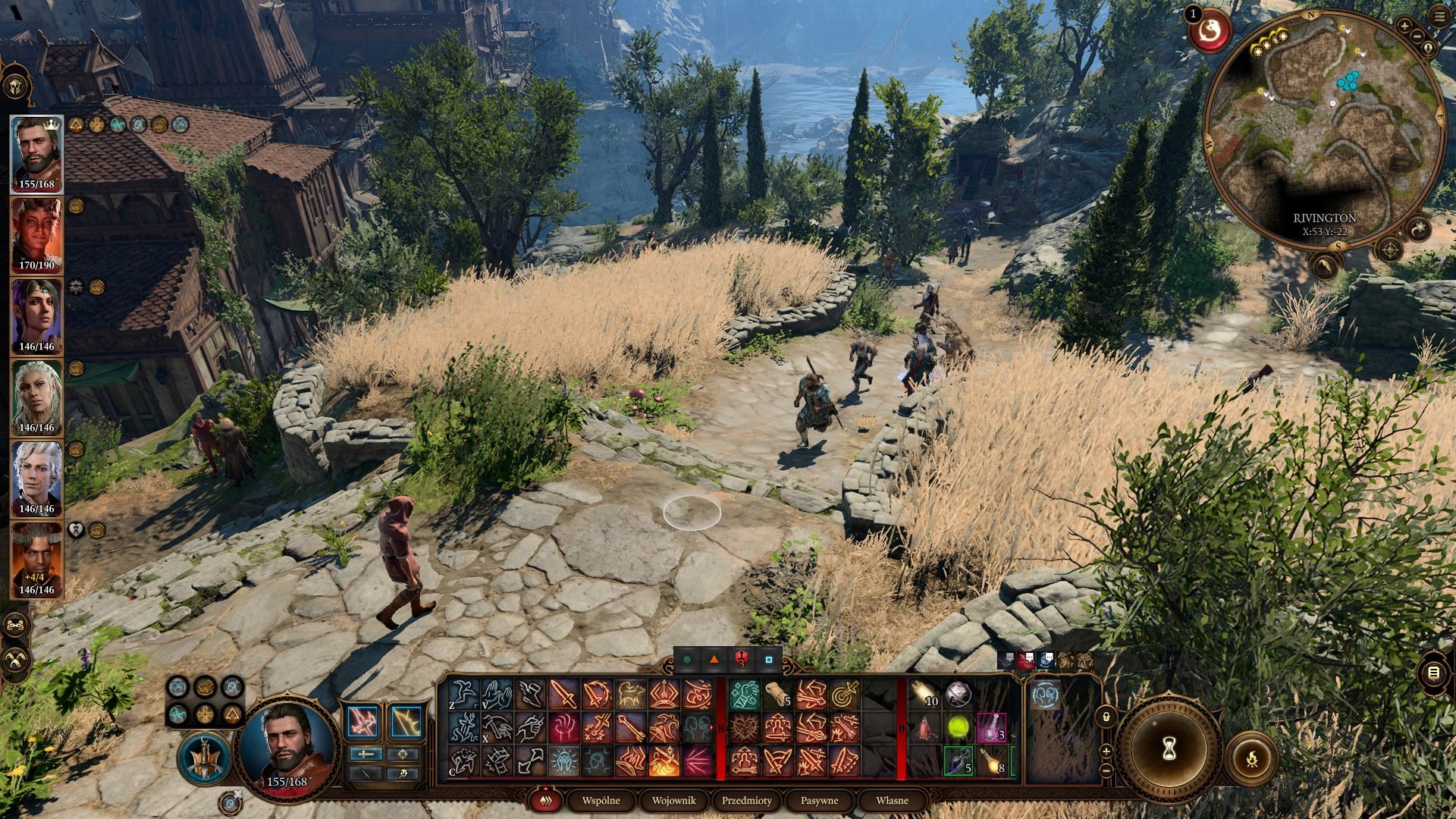Activate the red sword attack skill
Screen dimensions: 1456x819
coord(563,695)
